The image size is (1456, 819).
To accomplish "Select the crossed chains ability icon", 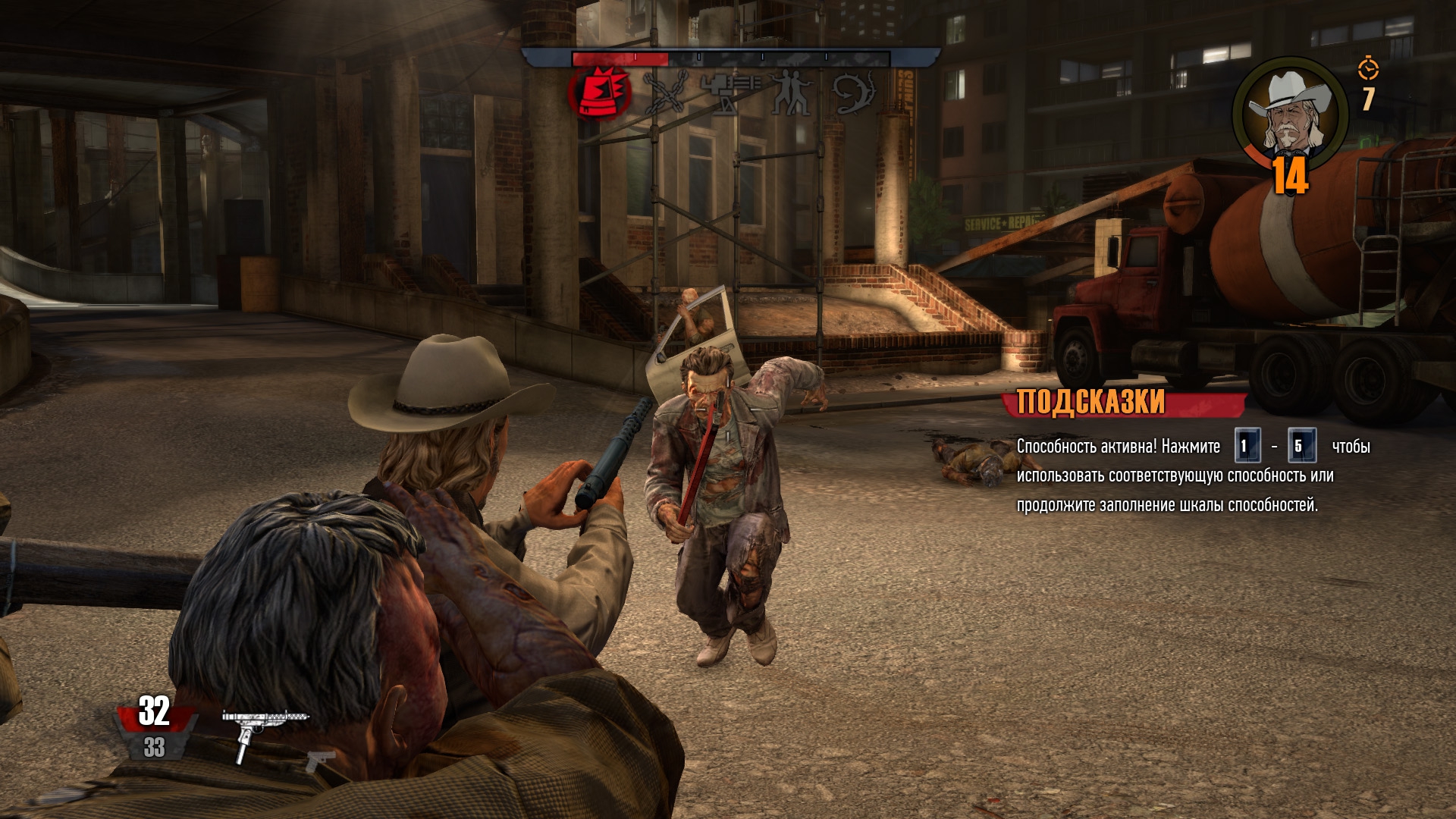I will tap(665, 94).
